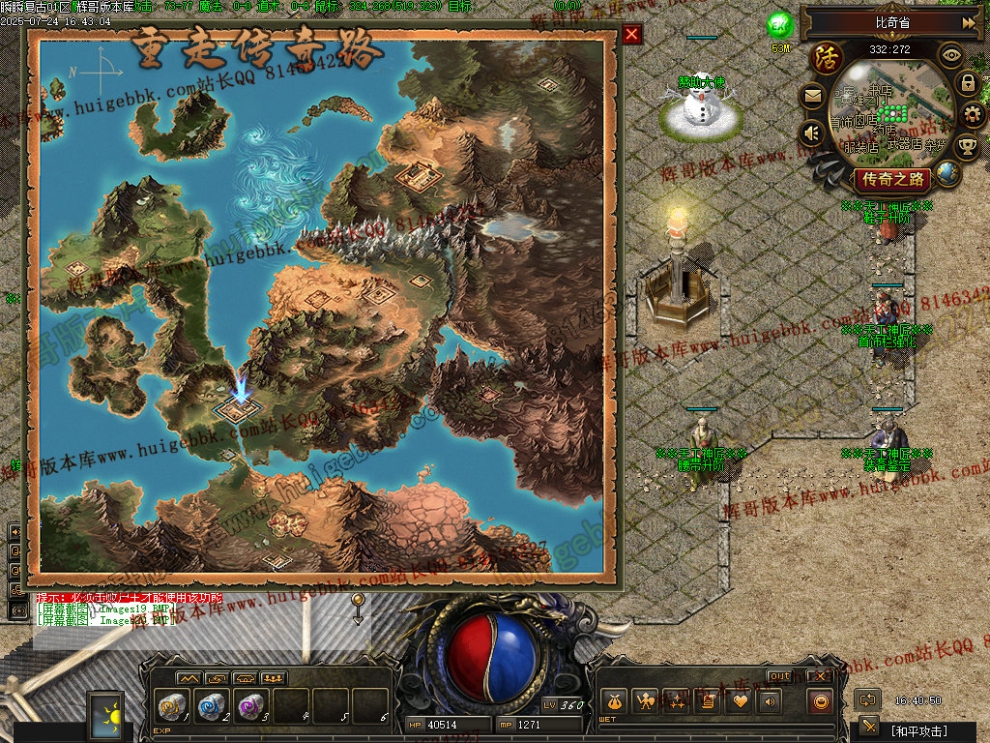Use the scroll in hotbar slot 1

click(173, 706)
